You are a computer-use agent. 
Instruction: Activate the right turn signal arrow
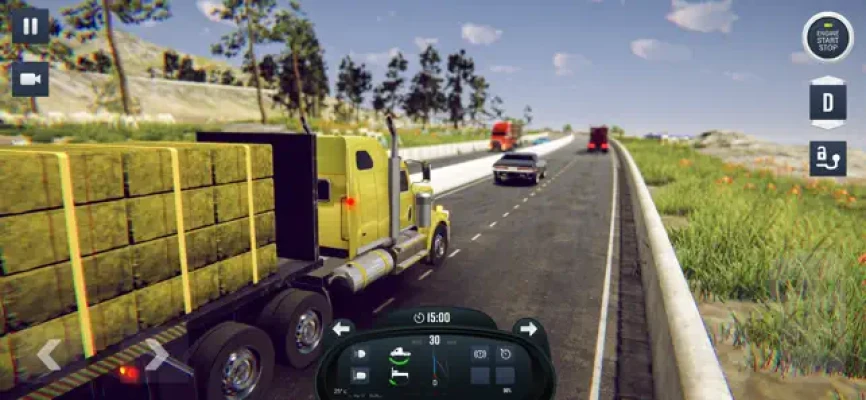528,328
